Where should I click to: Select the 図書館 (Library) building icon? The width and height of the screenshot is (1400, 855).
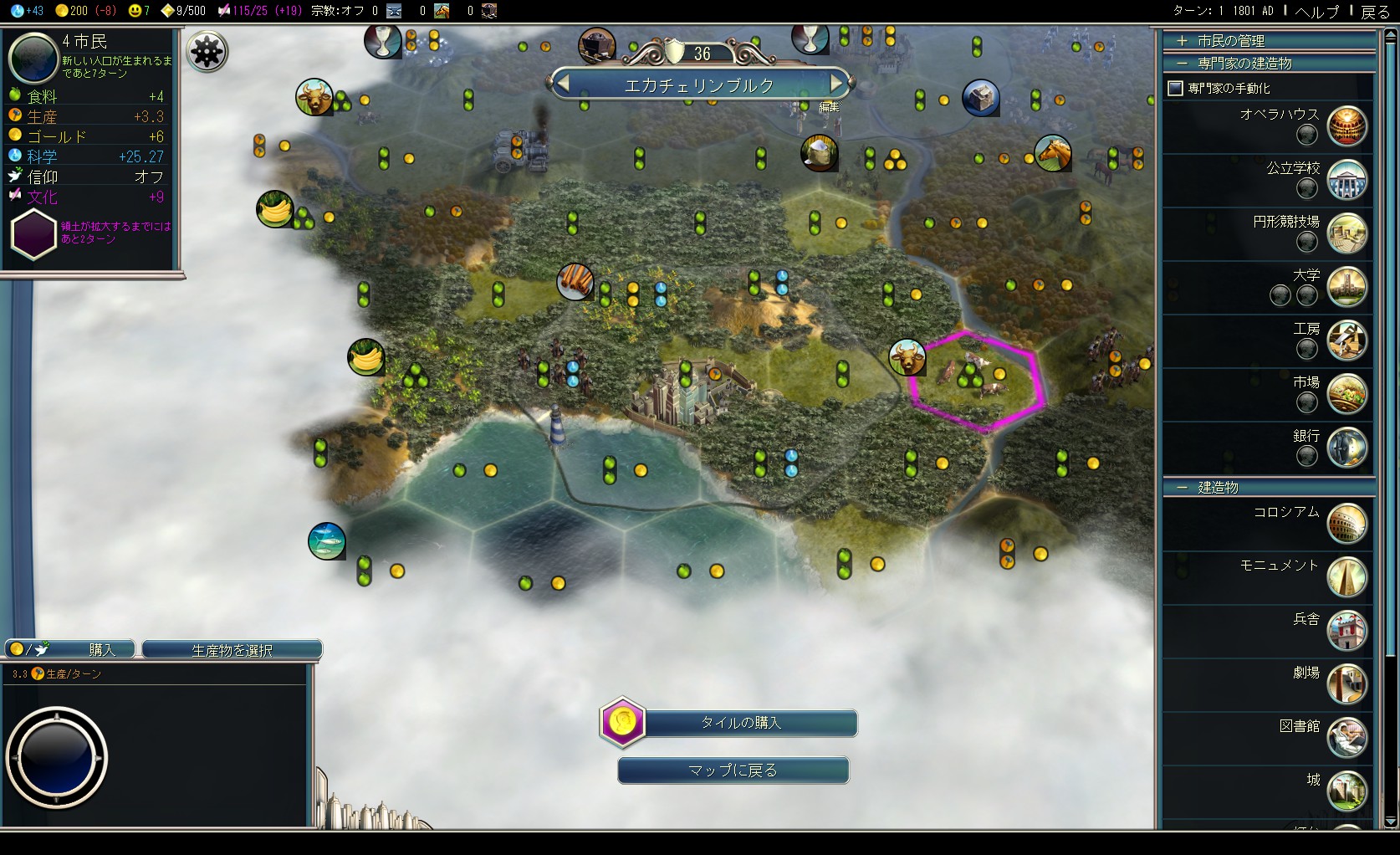coord(1346,737)
